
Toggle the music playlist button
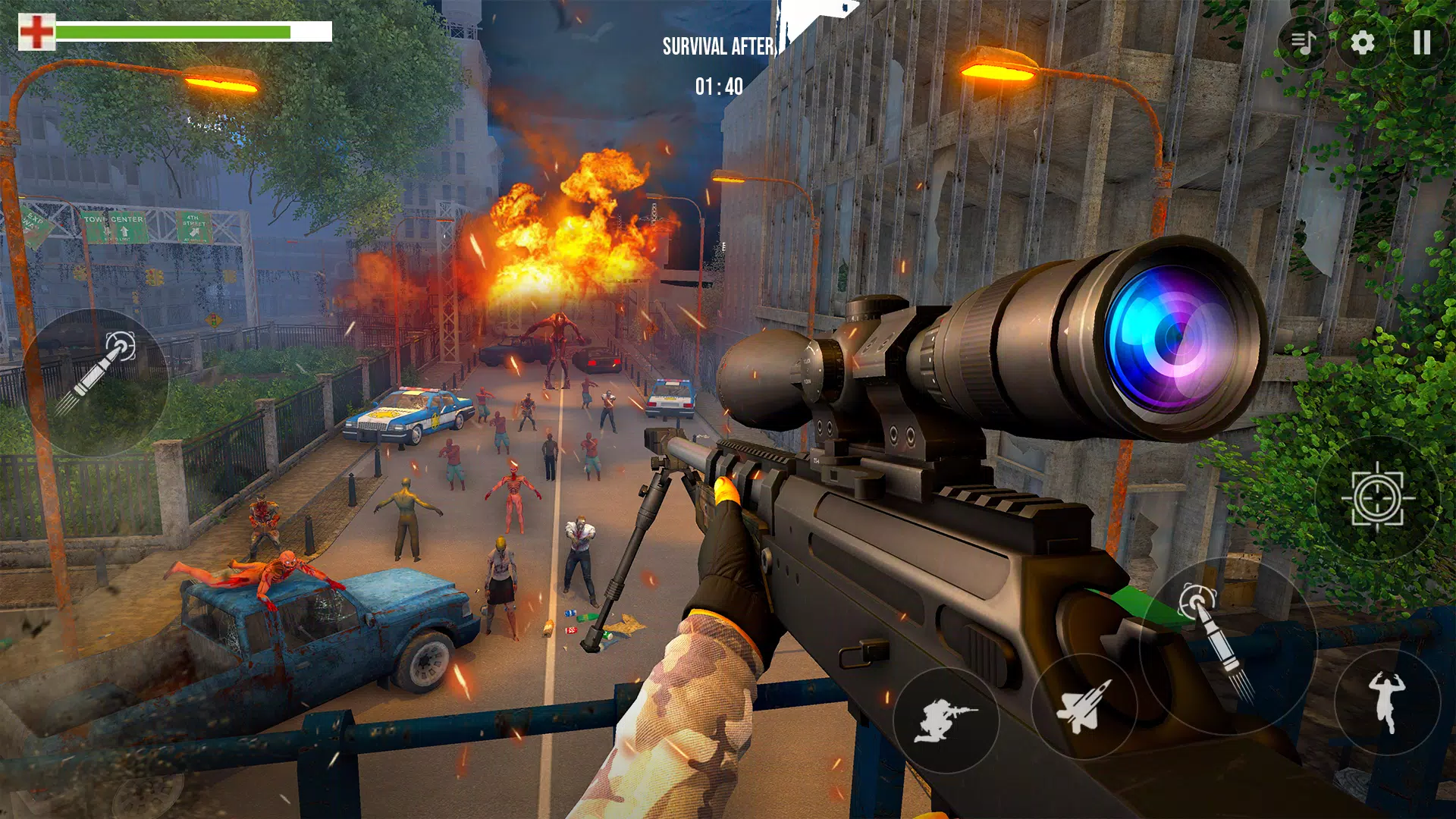(1304, 42)
